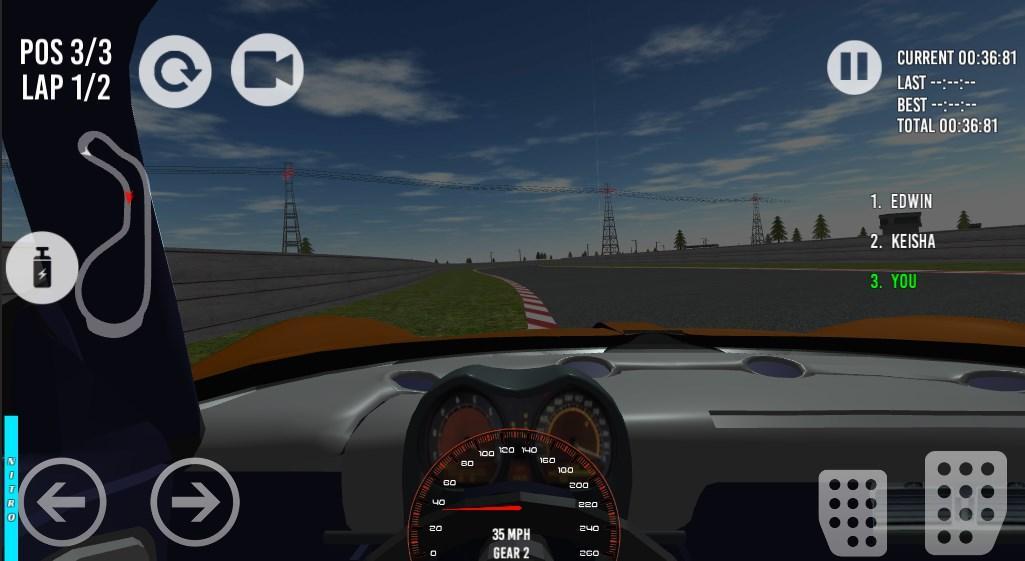Tap the accelerator pedal
Screen dimensions: 1025x561
coord(965,502)
